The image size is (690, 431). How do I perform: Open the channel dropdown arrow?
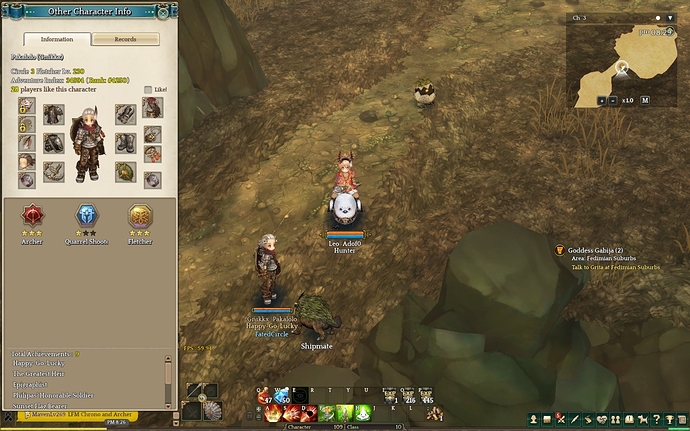tap(669, 18)
